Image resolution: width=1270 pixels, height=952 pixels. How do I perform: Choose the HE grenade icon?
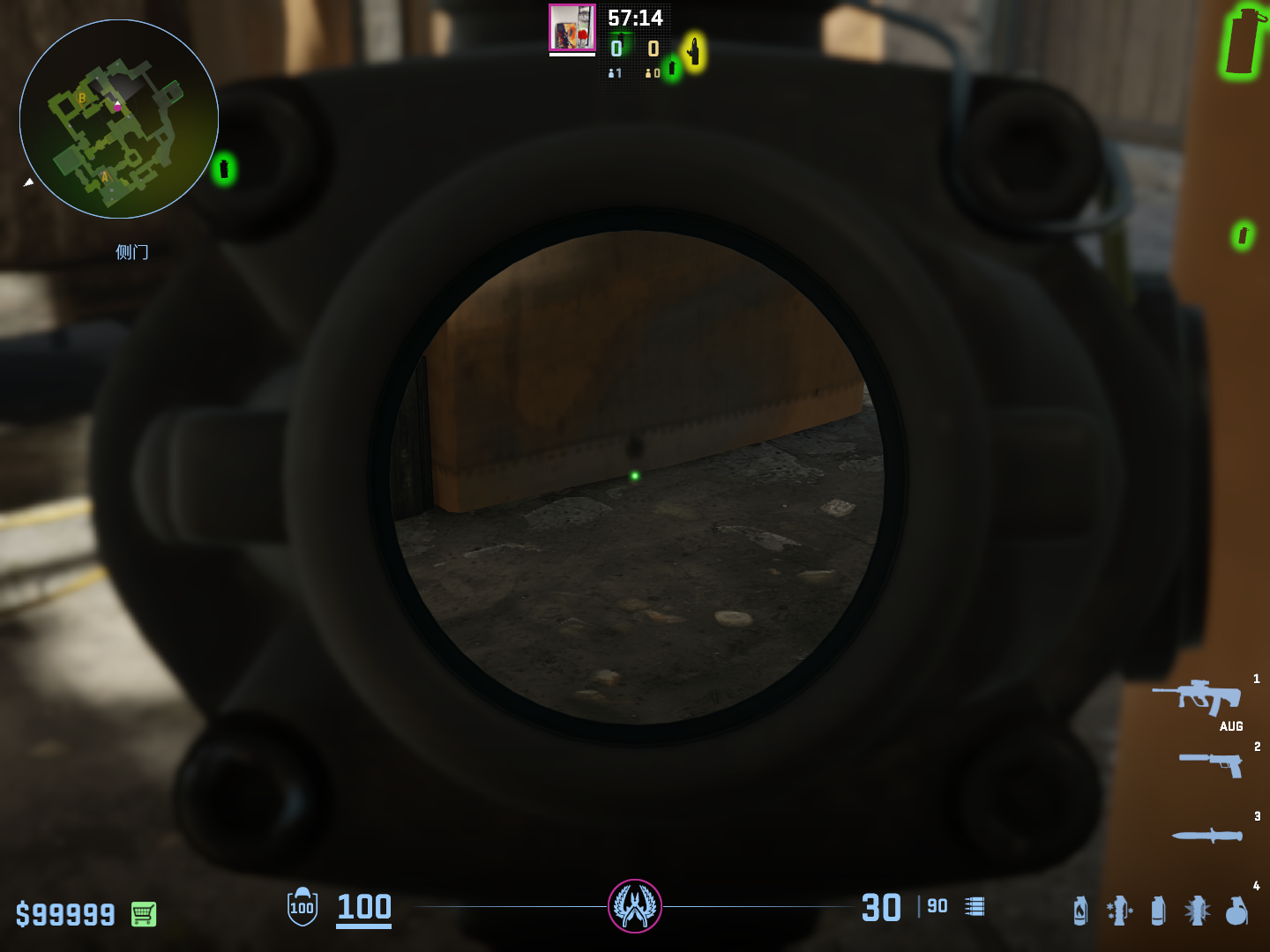[1236, 910]
